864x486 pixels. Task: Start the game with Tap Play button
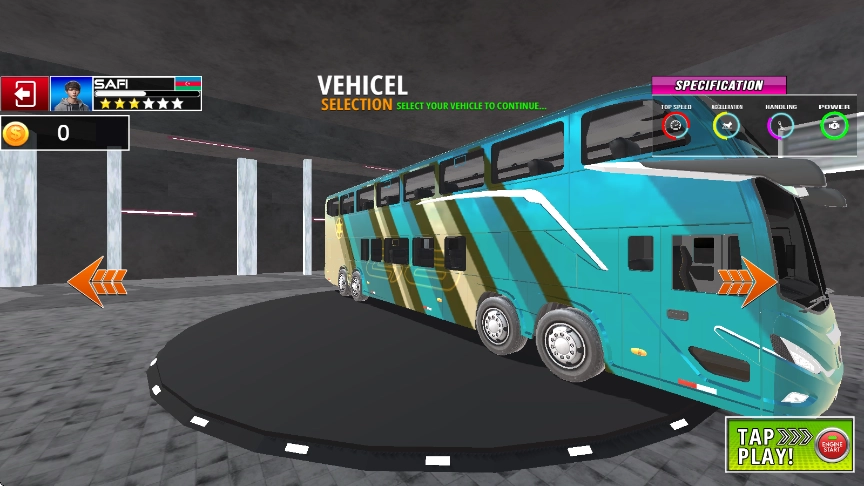789,444
